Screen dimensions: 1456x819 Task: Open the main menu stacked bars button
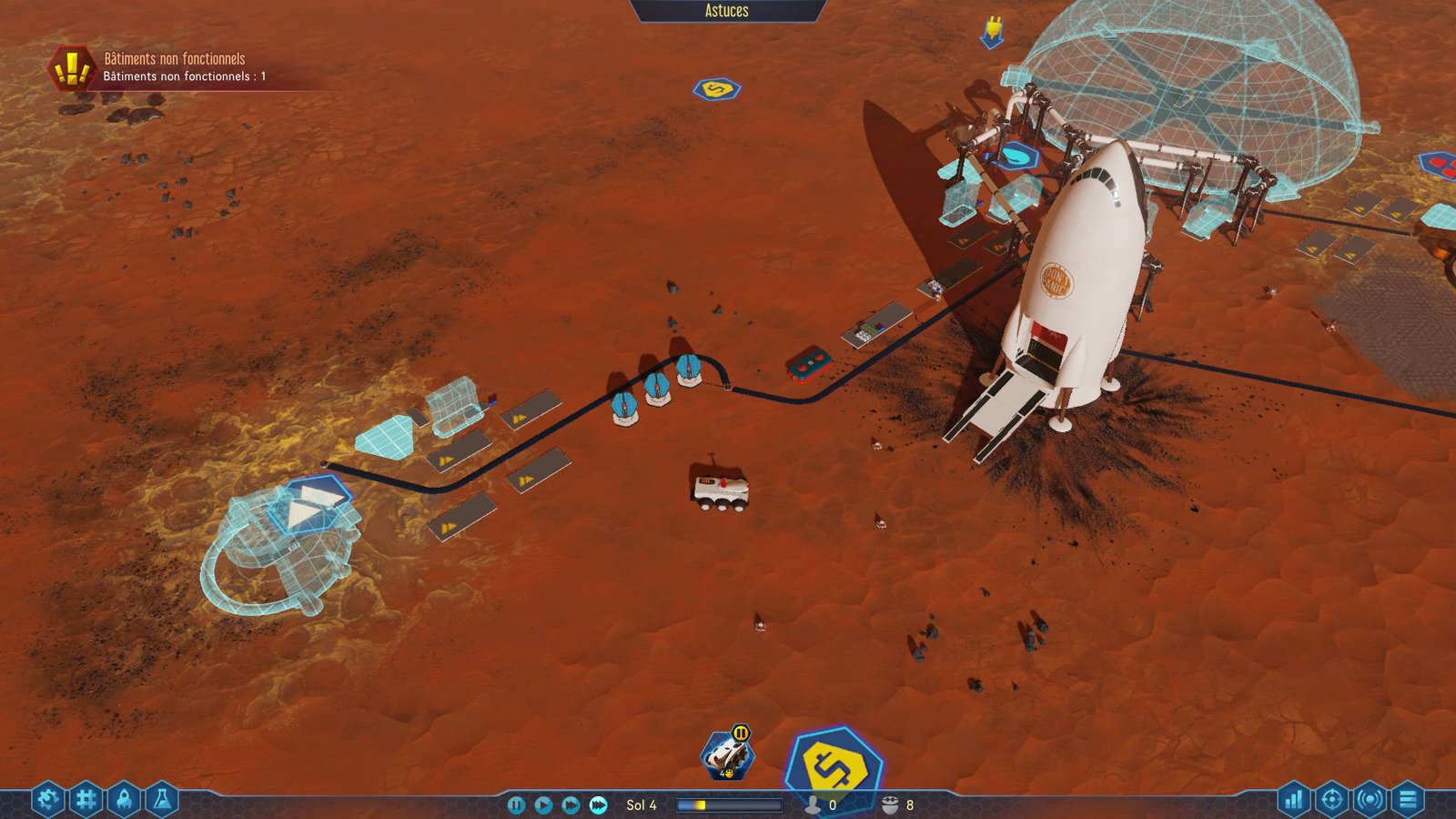tap(1408, 800)
